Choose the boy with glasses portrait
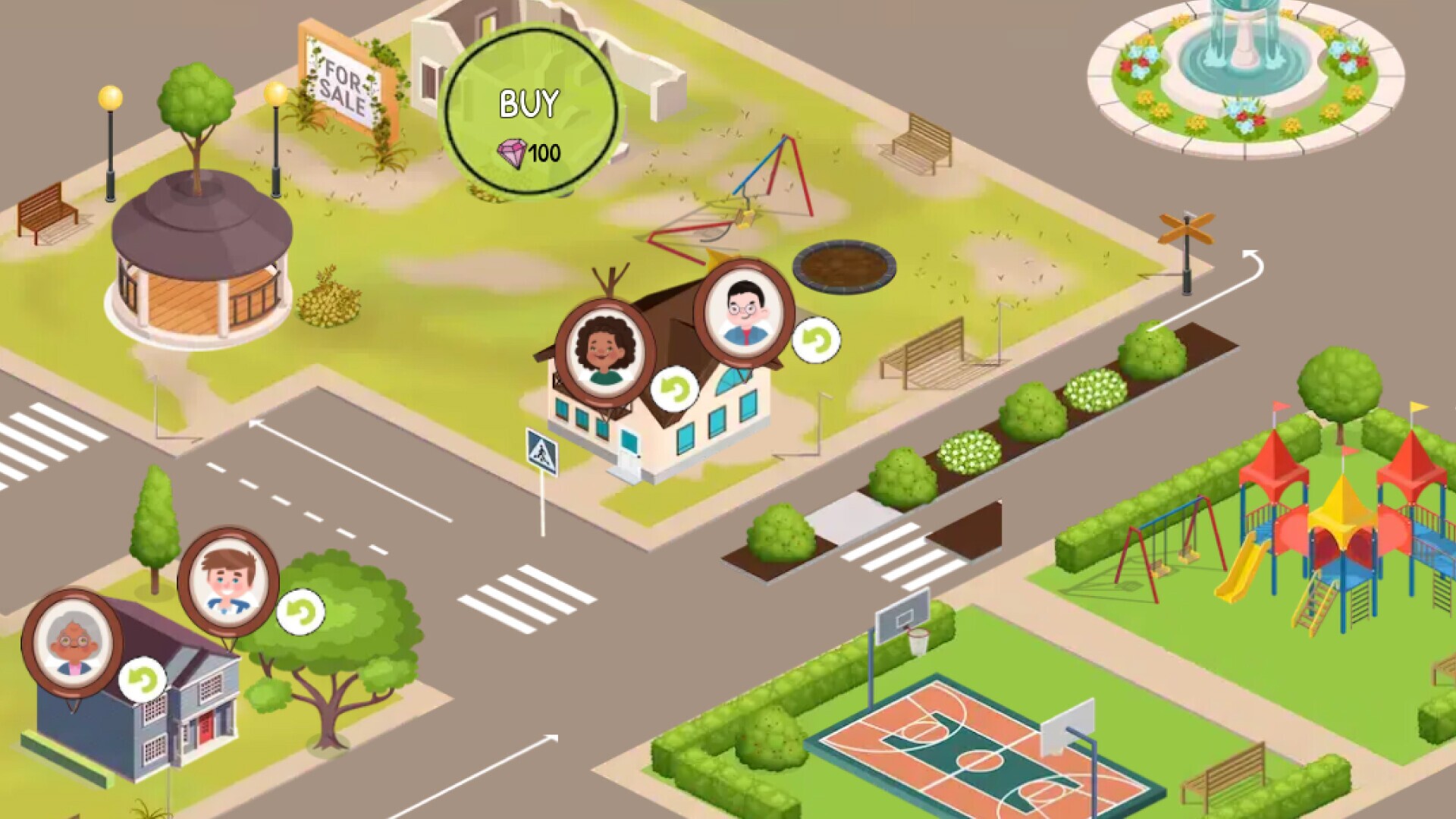This screenshot has height=819, width=1456. coord(744,312)
